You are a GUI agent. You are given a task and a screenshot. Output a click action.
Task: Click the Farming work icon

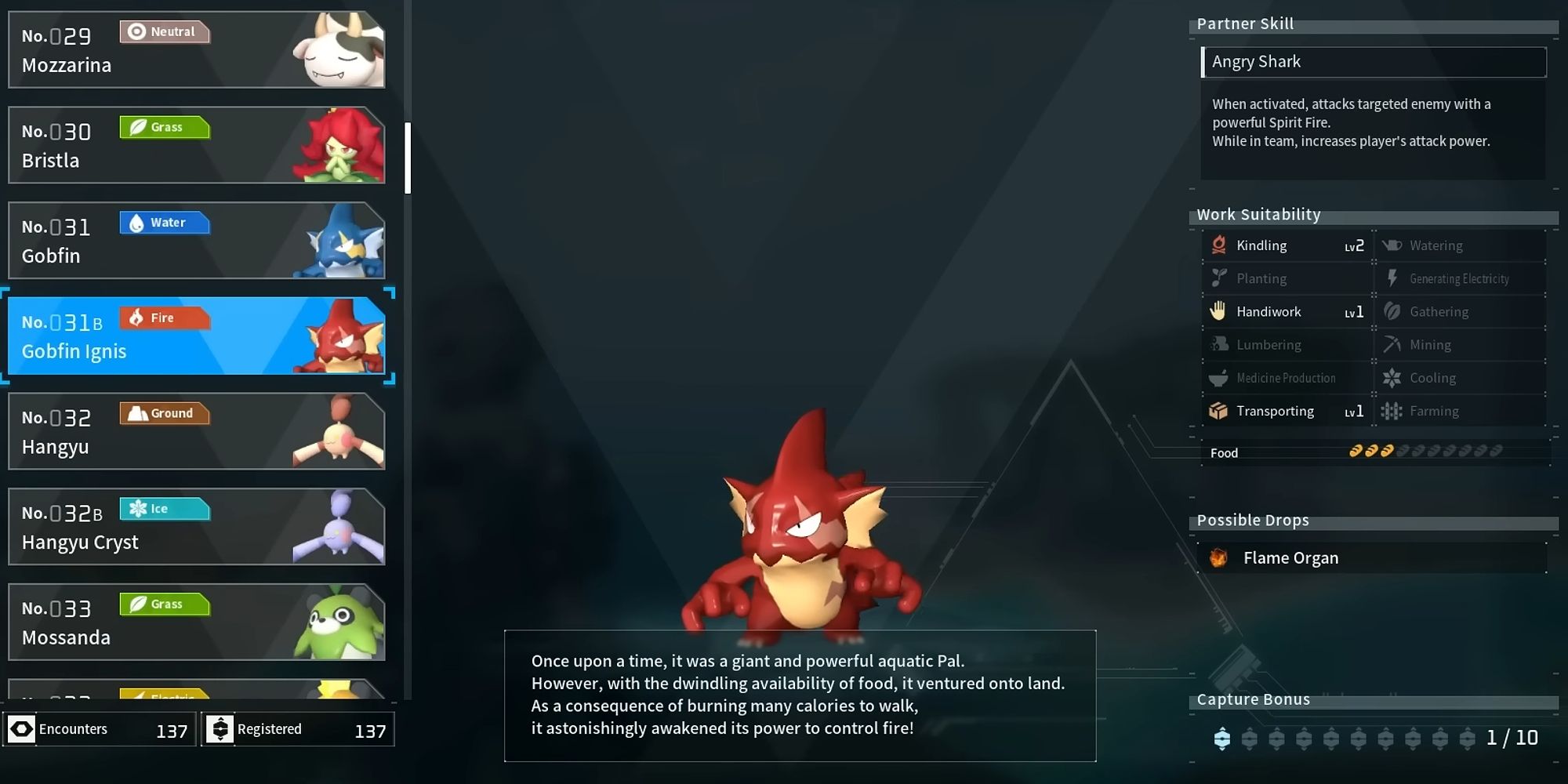pyautogui.click(x=1392, y=411)
